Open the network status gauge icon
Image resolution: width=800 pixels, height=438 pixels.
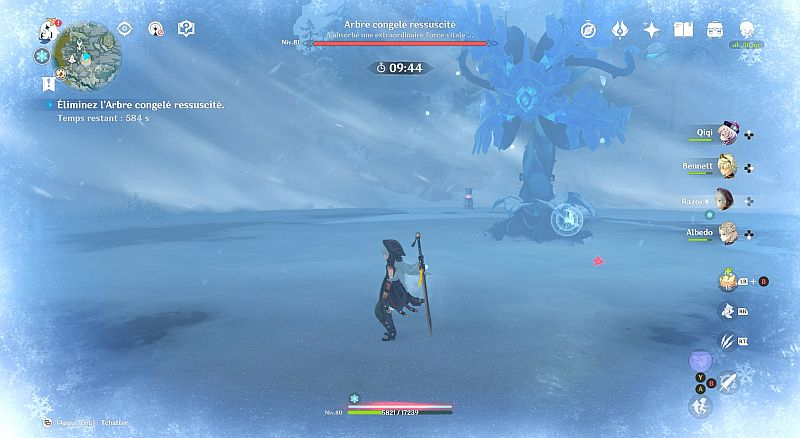[x=155, y=29]
